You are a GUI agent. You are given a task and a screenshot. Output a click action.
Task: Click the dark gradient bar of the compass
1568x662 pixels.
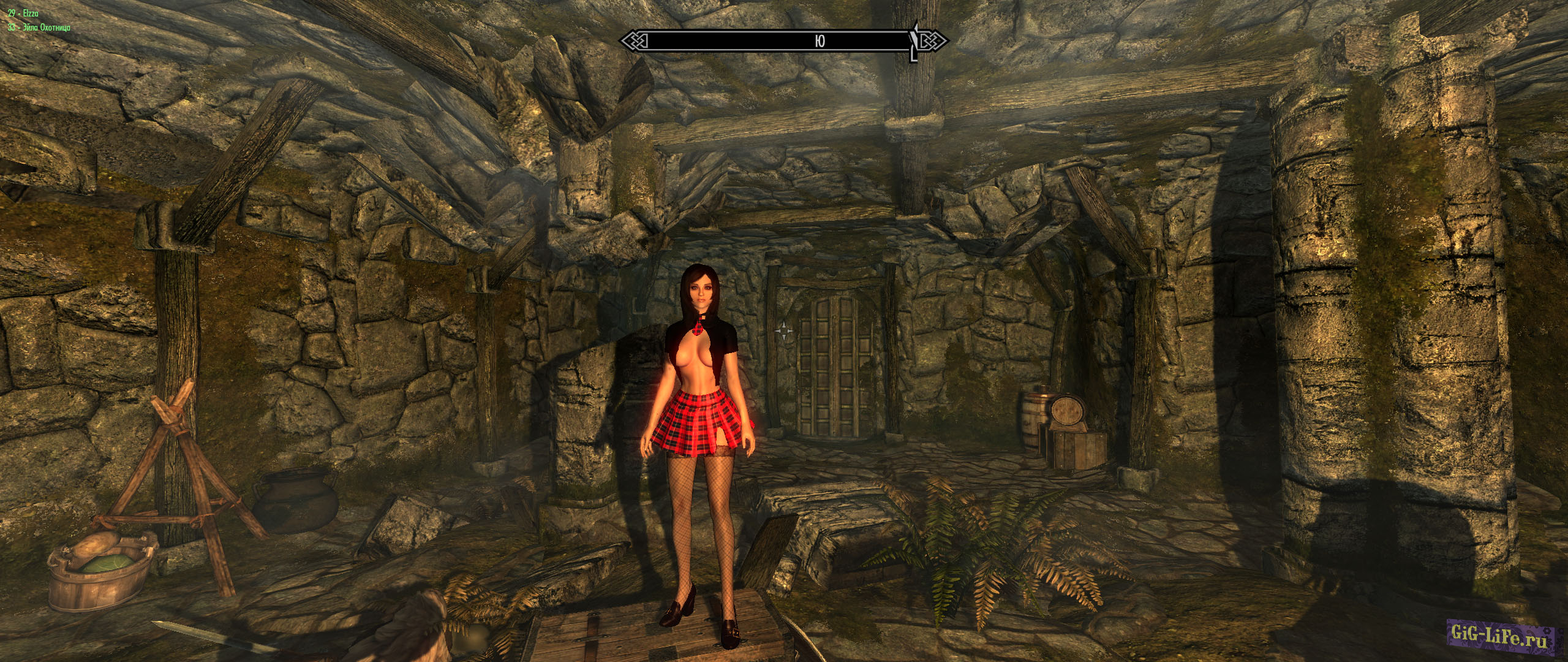pos(735,40)
